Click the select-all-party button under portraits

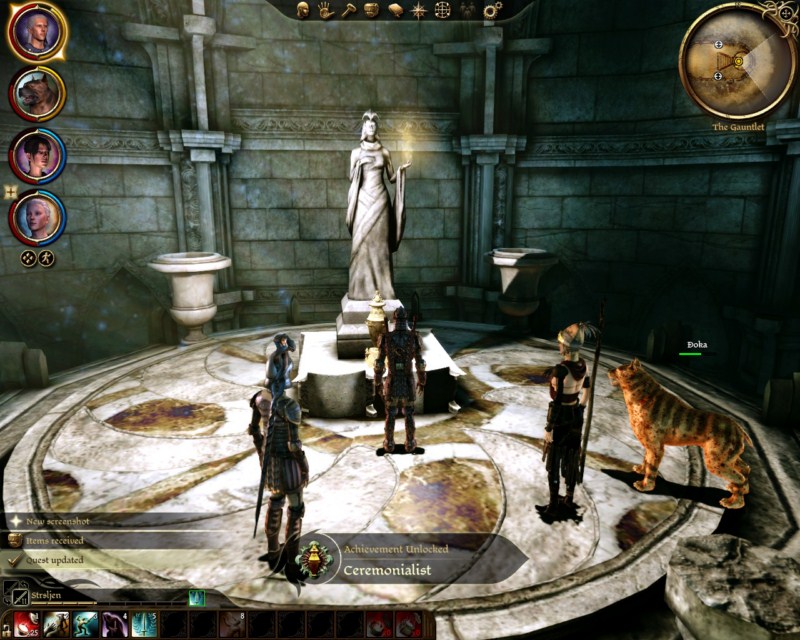click(x=28, y=258)
